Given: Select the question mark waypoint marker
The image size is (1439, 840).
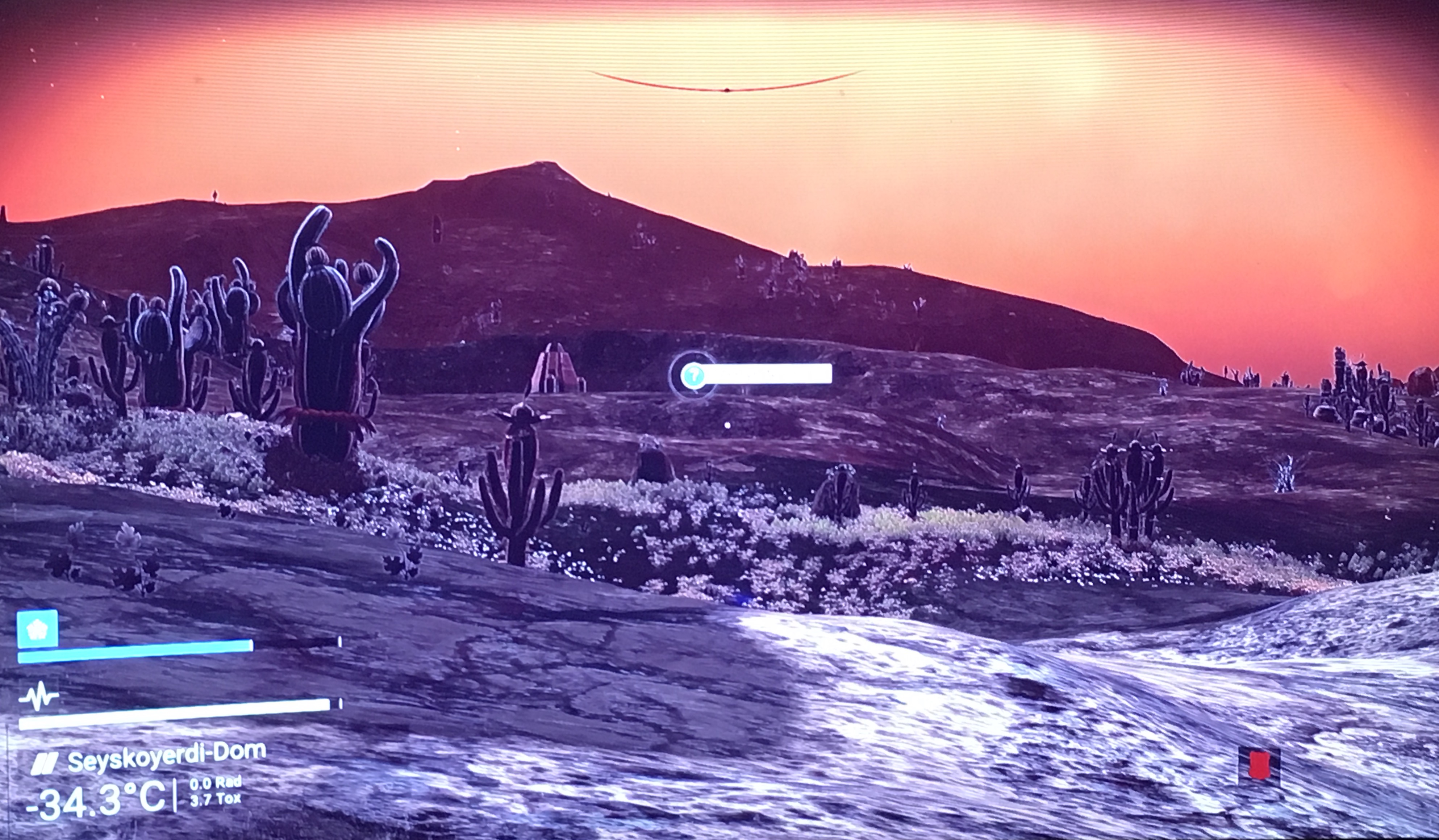Looking at the screenshot, I should 693,375.
